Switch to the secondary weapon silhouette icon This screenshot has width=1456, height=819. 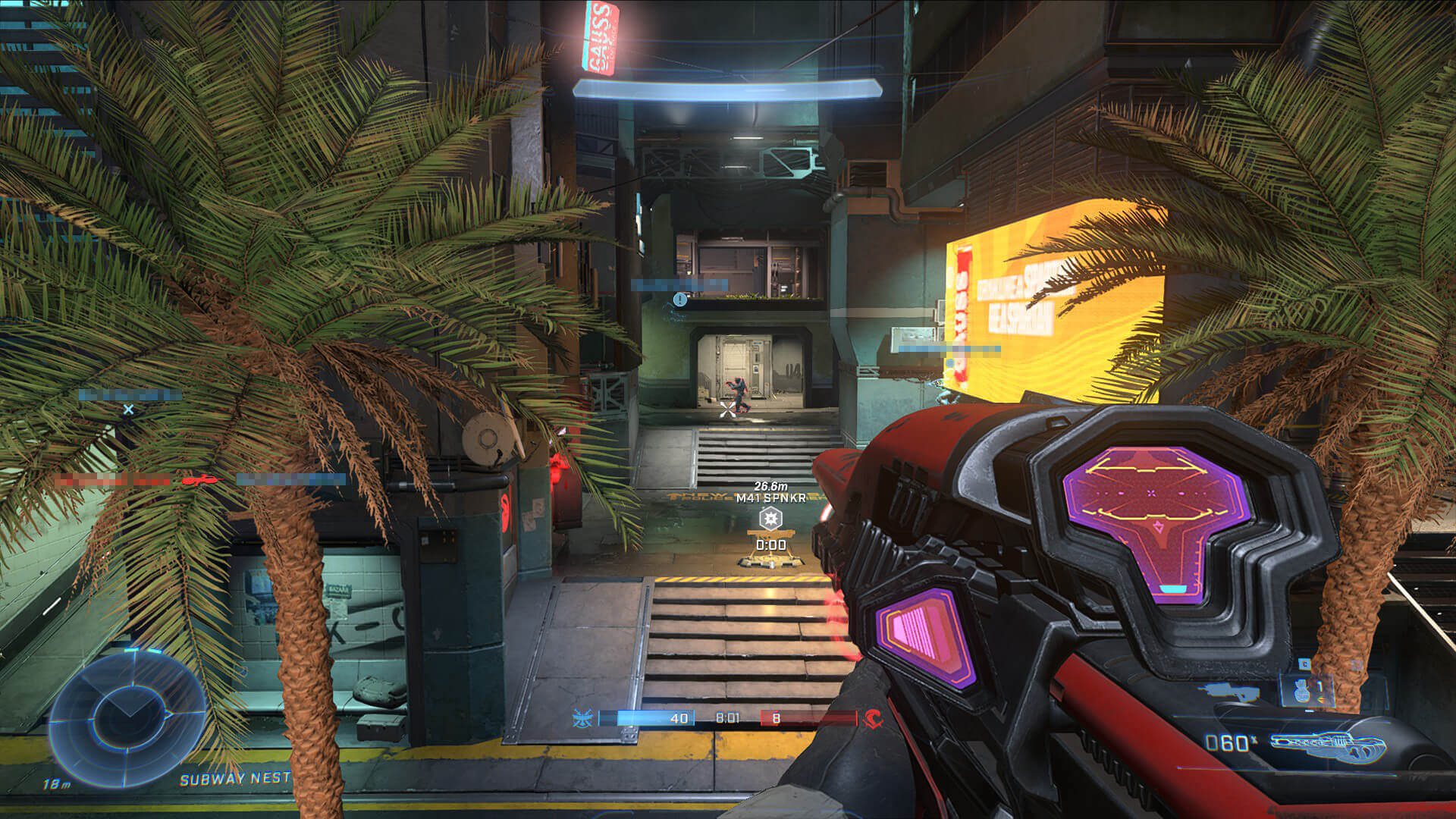click(1228, 690)
